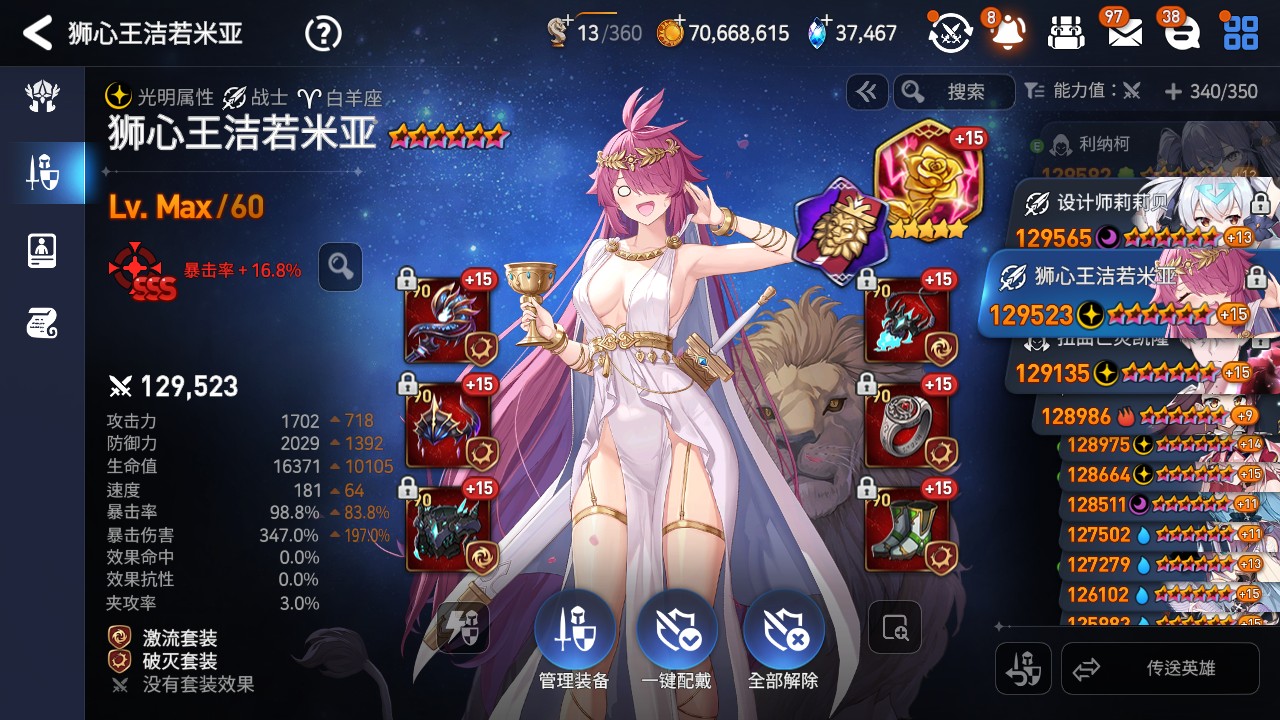Tap the 传送英雄 transfer hero button

(x=1160, y=669)
